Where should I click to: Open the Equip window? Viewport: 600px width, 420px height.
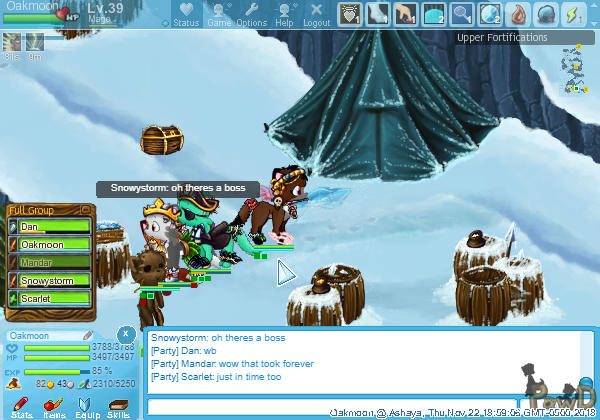[x=86, y=405]
